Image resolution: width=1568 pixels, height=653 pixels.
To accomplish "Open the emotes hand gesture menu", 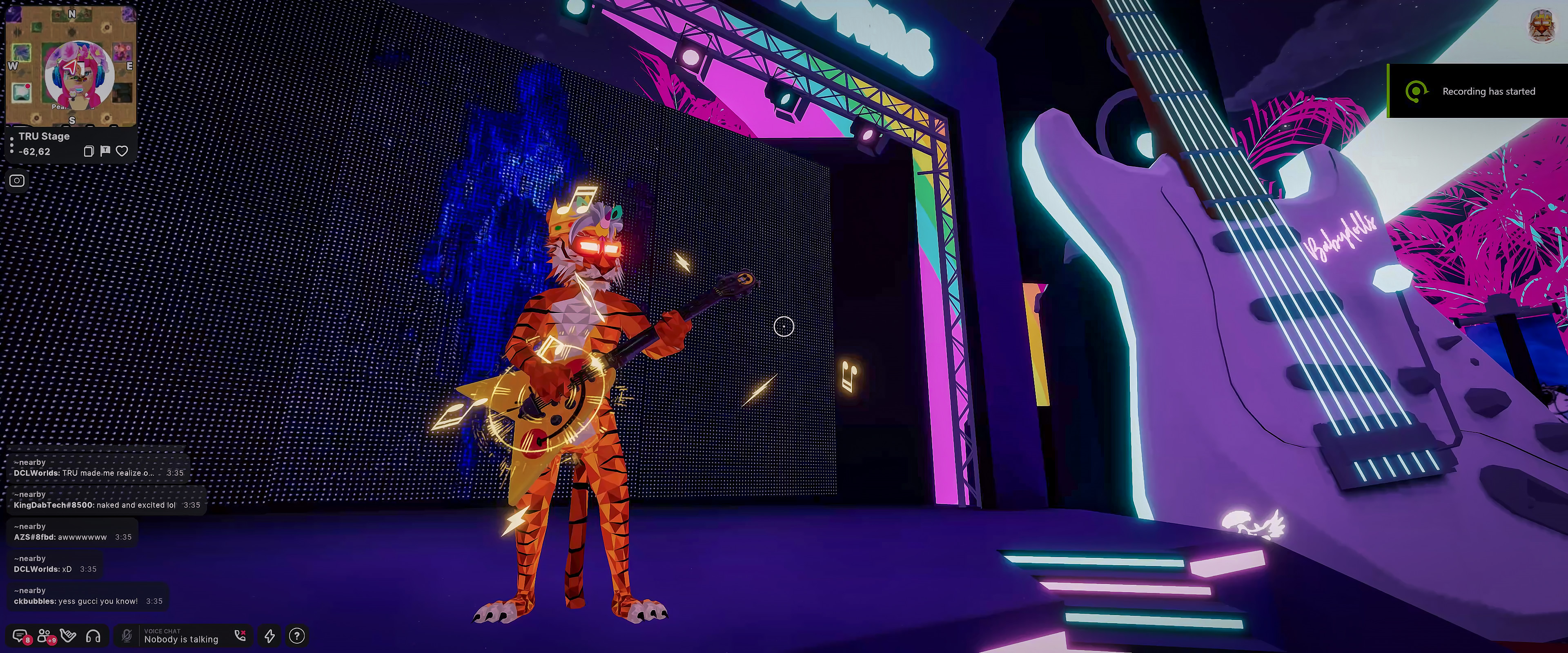I will 69,636.
